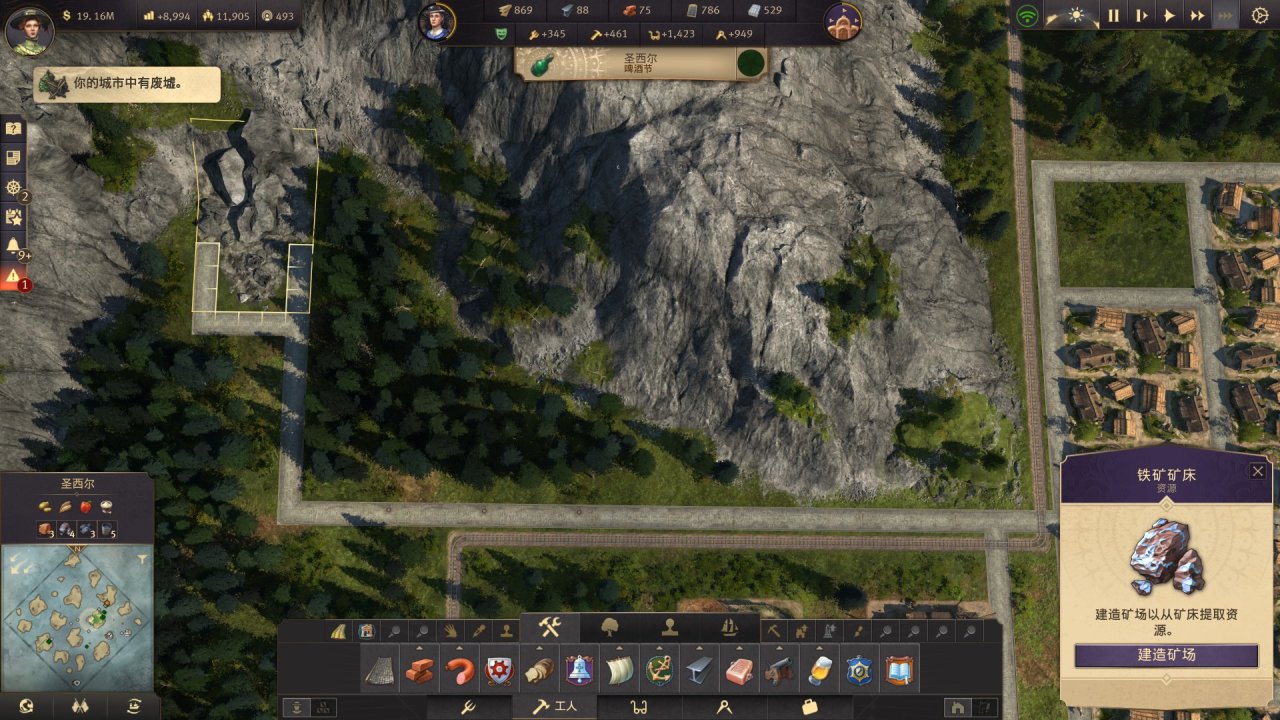Click the 建造矿场 build mine button
Image resolution: width=1280 pixels, height=720 pixels.
tap(1166, 655)
